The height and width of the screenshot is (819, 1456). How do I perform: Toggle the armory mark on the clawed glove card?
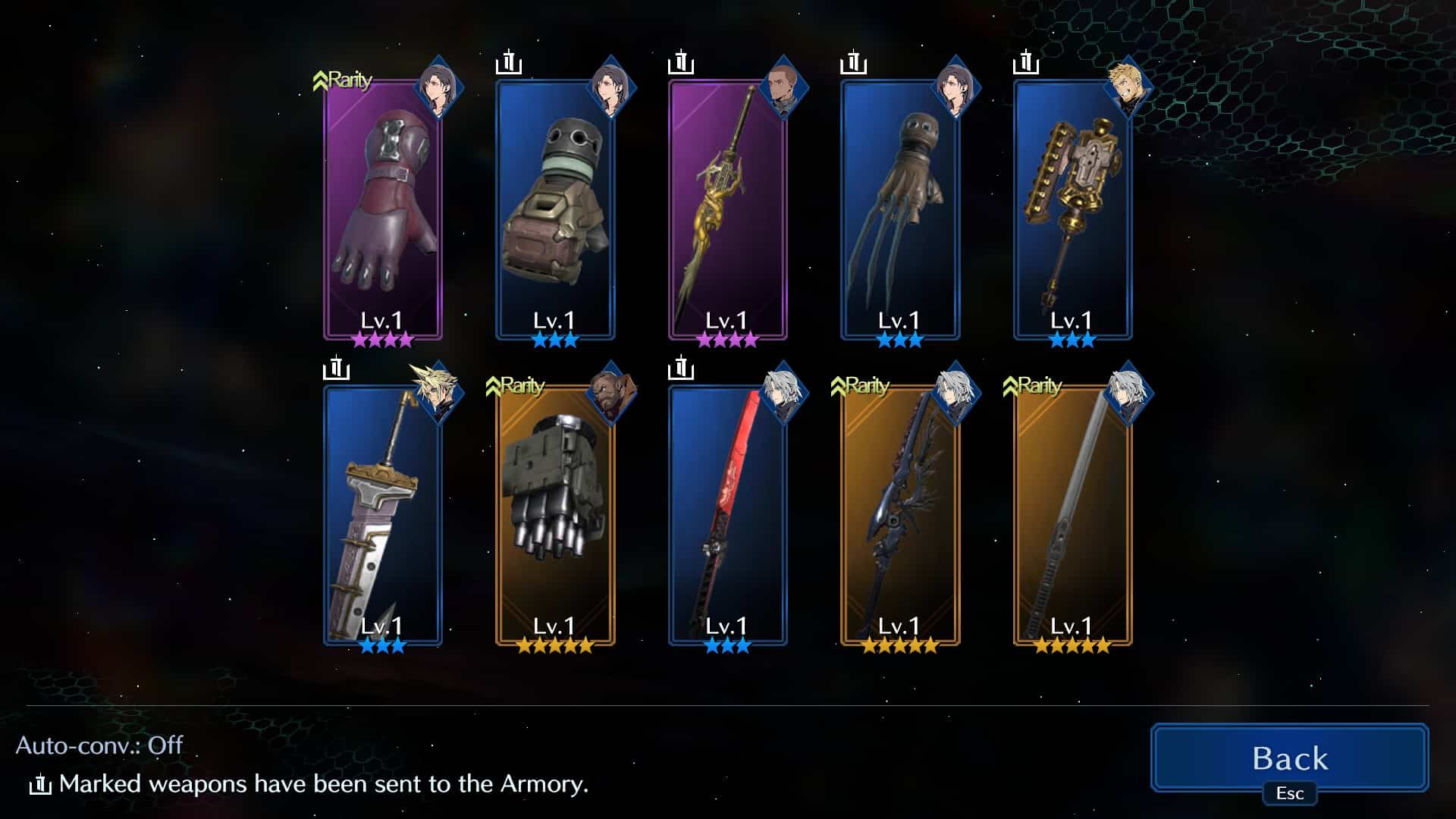852,64
